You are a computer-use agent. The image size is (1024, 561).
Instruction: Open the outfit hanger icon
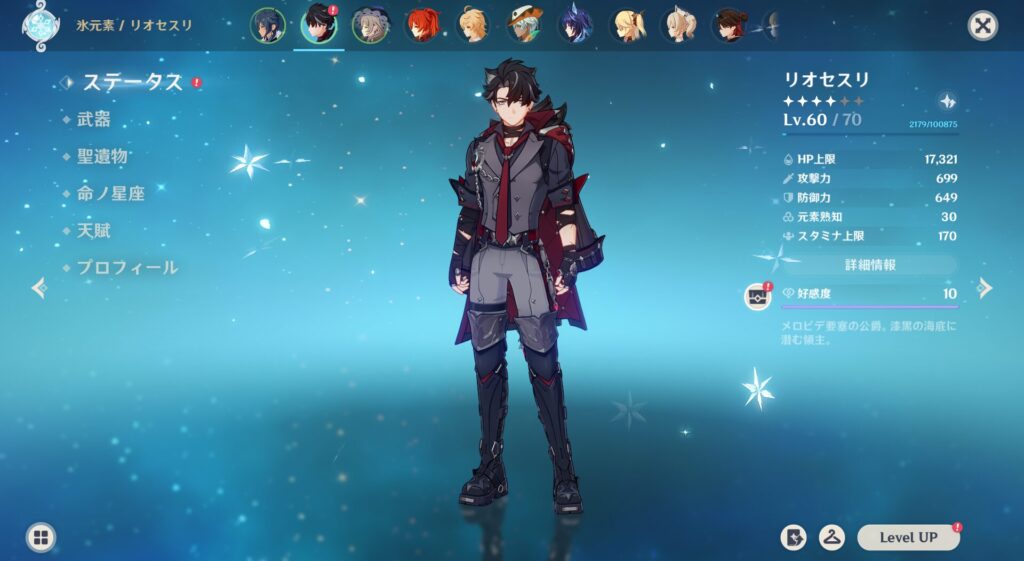(831, 537)
